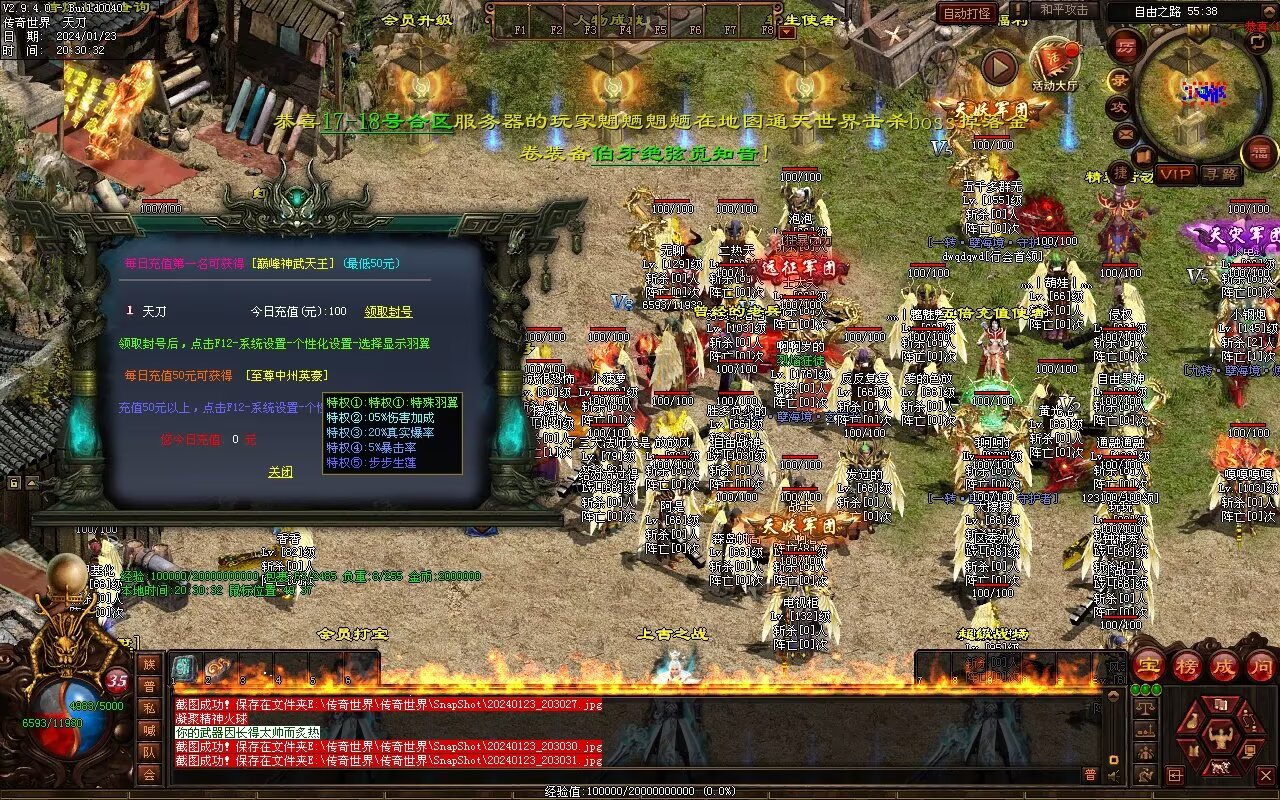
Task: Close the daily recharge dialog via 关闭
Action: (x=280, y=472)
